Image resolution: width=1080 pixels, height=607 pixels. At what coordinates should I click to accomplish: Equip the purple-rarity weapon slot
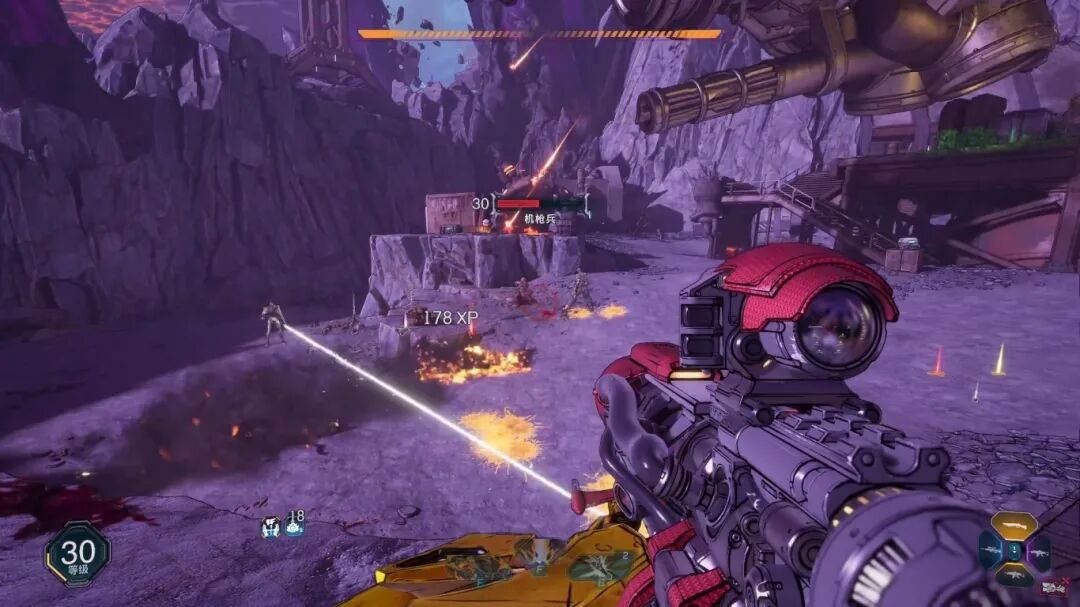(x=1039, y=551)
